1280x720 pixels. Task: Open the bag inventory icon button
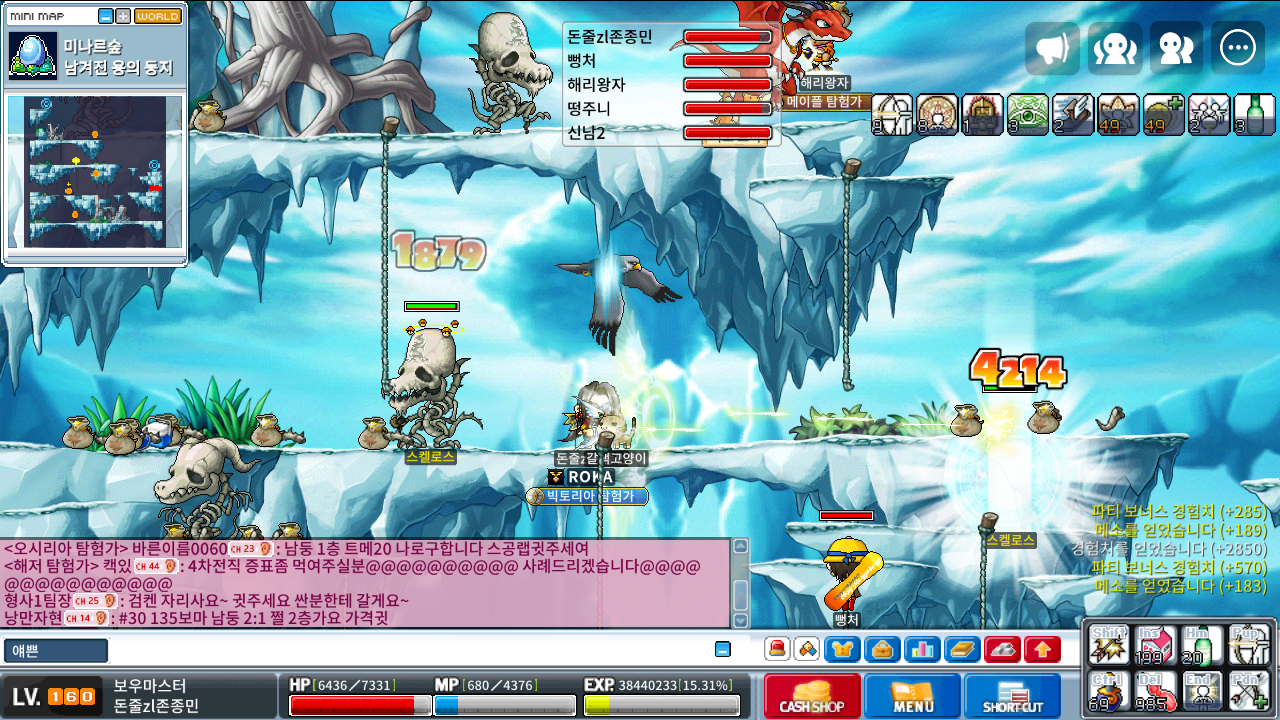[x=882, y=650]
